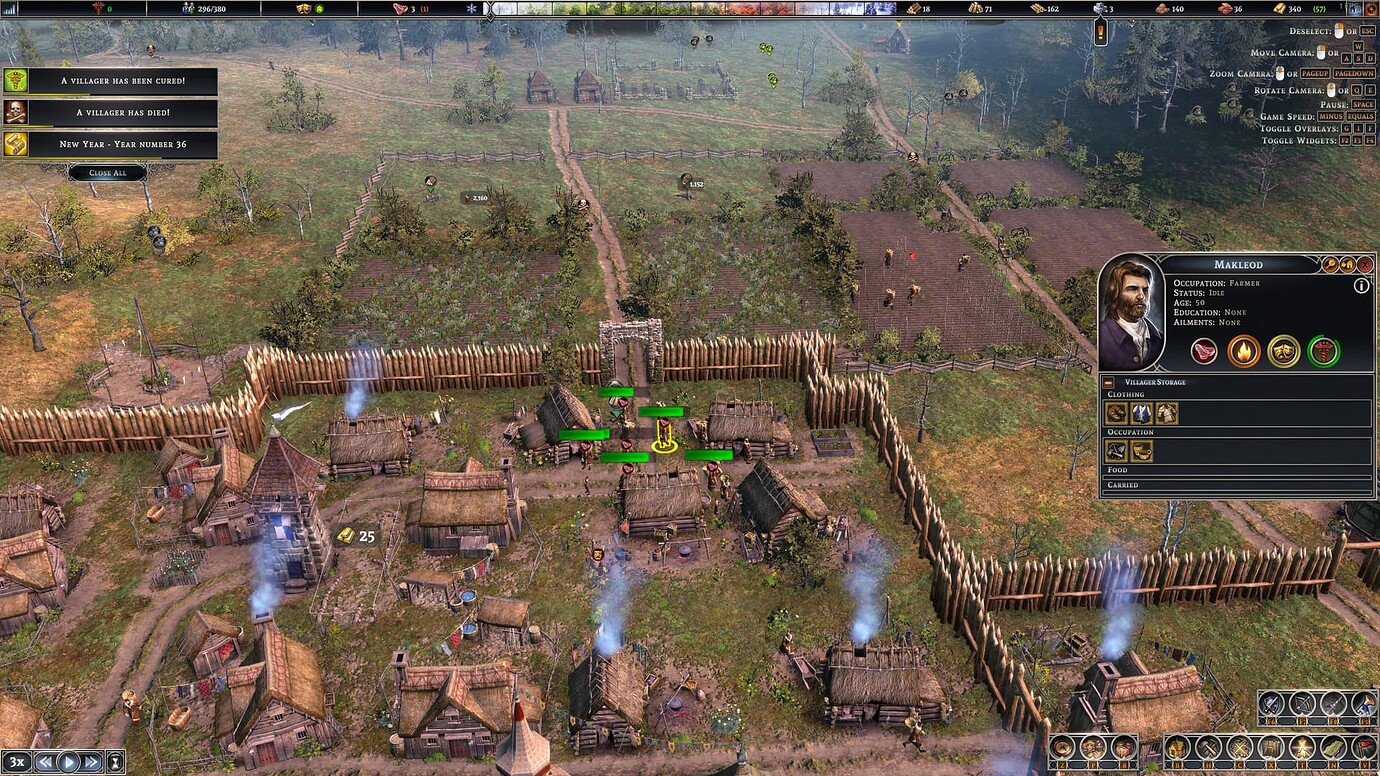
Task: Click the meat food status icon on Makleod's panel
Action: (x=1205, y=351)
